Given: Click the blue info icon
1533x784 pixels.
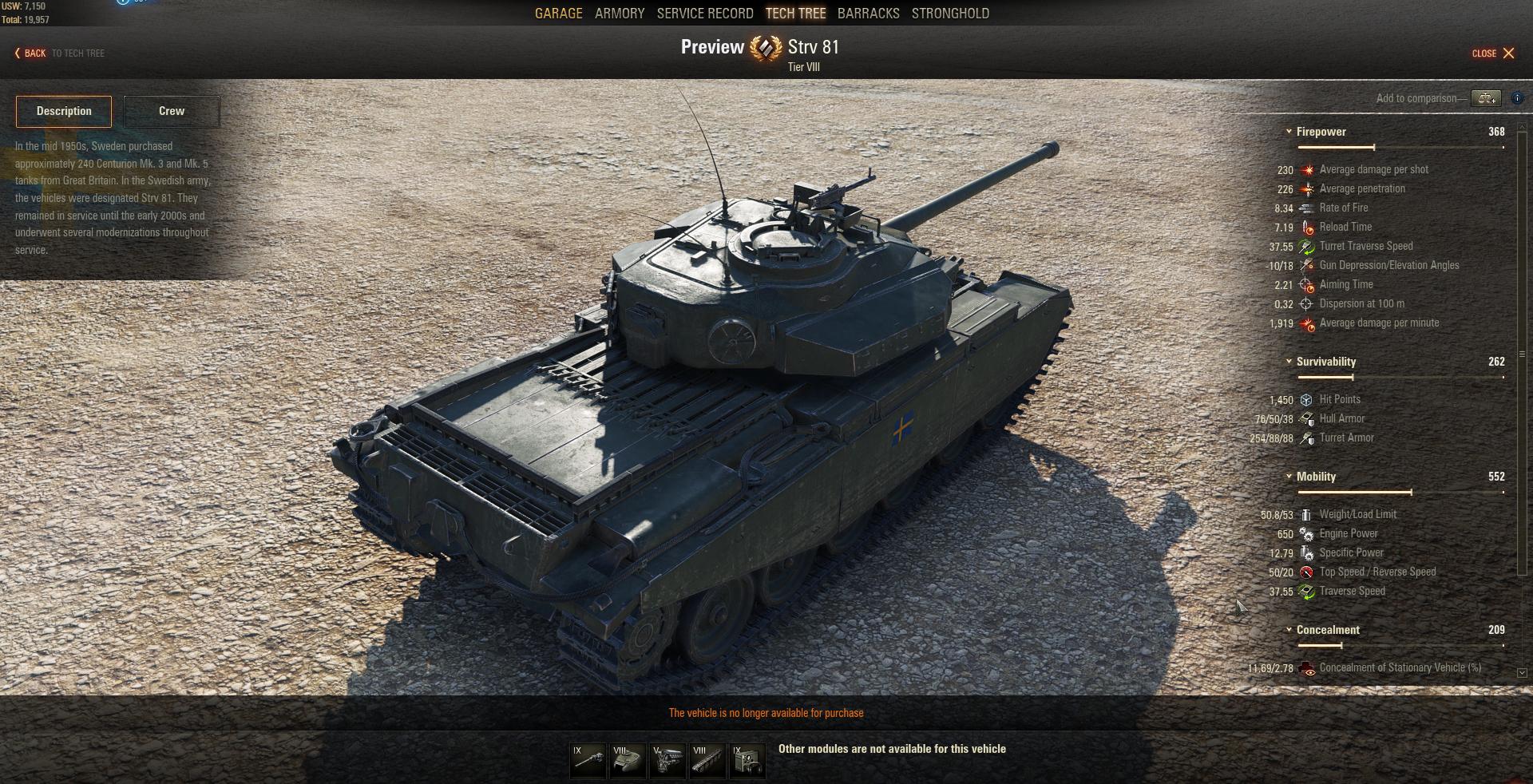Looking at the screenshot, I should [x=1517, y=98].
